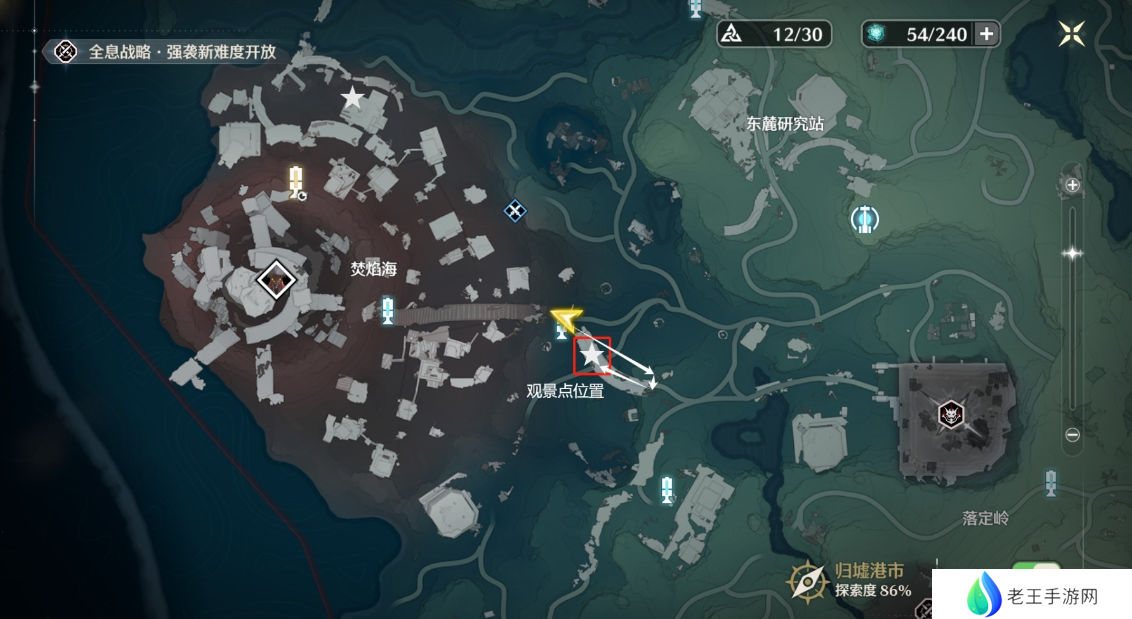Select the circular nexus marker below 东麓研究站
1132x619 pixels.
point(864,218)
